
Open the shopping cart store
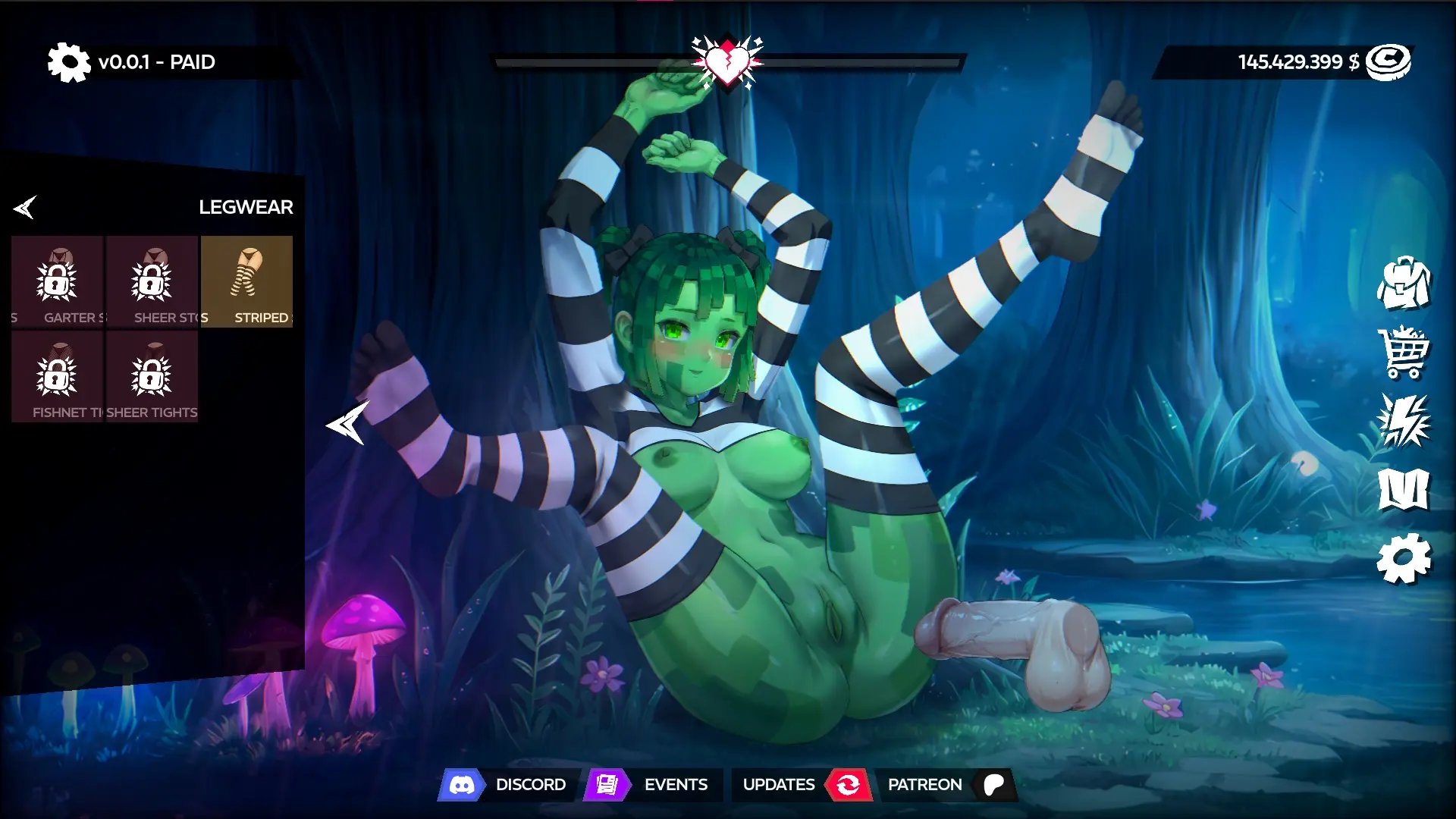(1404, 352)
